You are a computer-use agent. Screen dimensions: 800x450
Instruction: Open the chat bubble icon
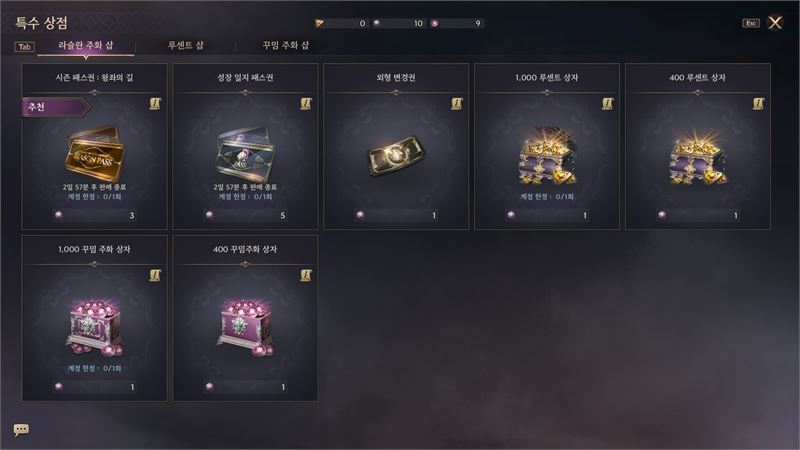(x=21, y=429)
